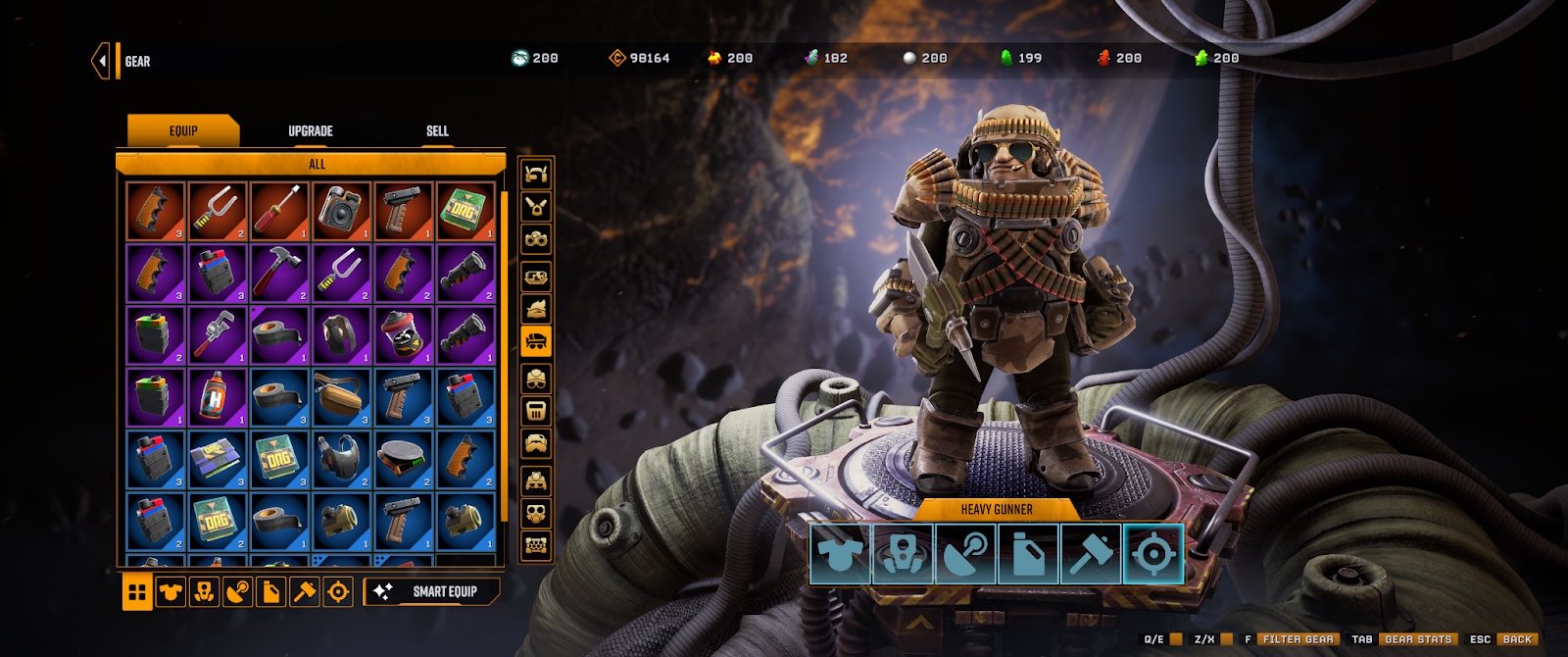Select the blue belt pouch item

341,397
